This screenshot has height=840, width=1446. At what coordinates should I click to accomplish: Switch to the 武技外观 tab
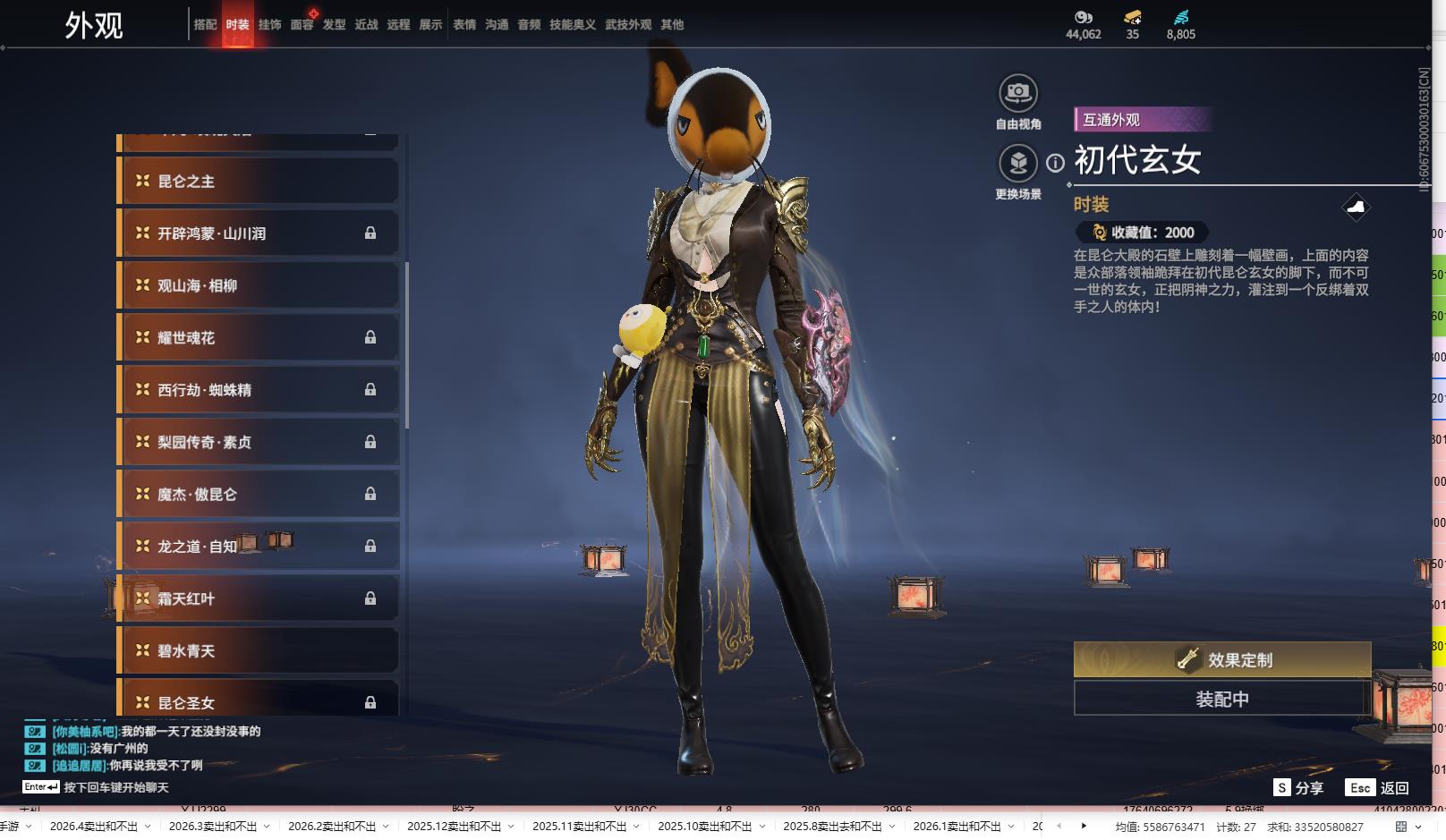click(627, 25)
